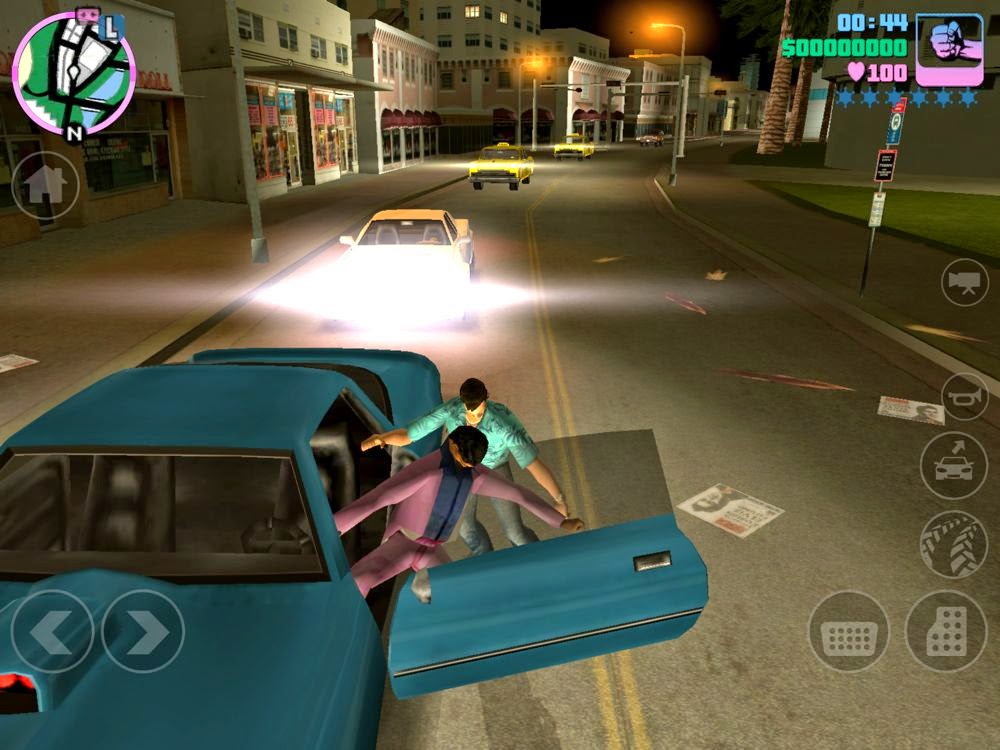The image size is (1000, 750).
Task: Apply the brake pedal button
Action: tap(849, 631)
